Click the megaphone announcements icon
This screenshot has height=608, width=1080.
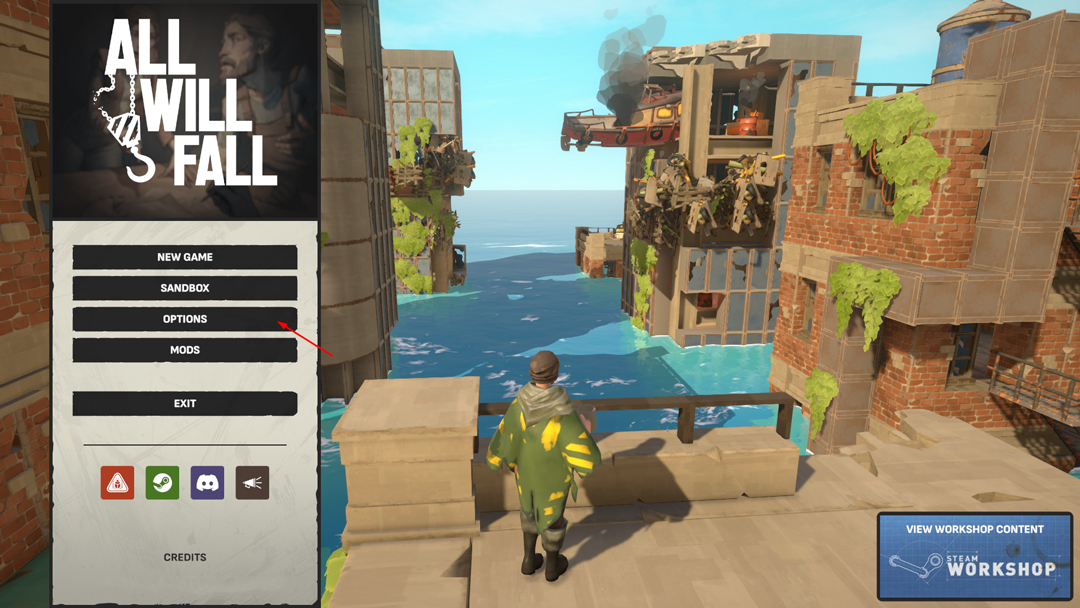point(252,483)
